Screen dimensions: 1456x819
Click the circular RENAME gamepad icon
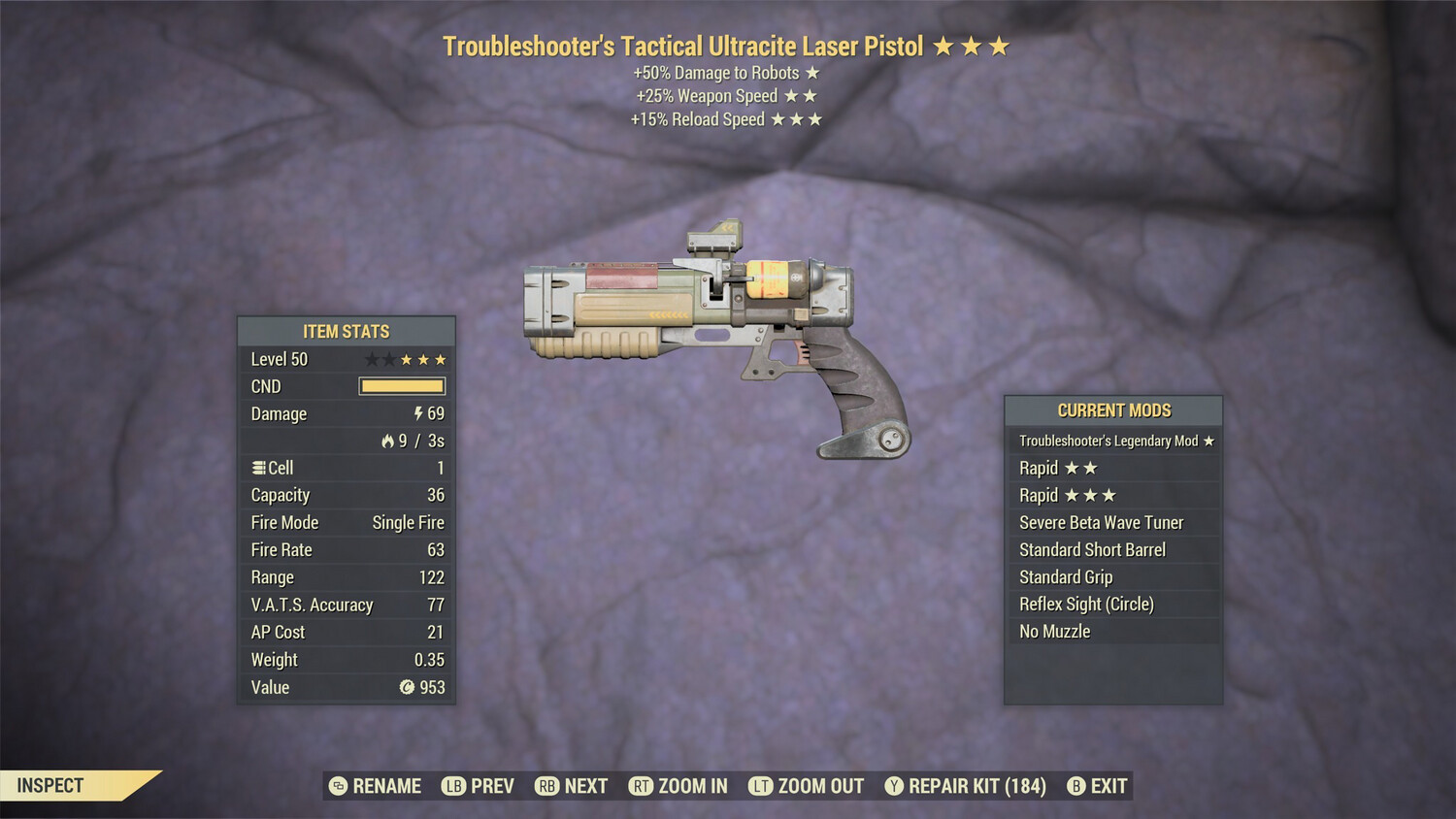(337, 786)
